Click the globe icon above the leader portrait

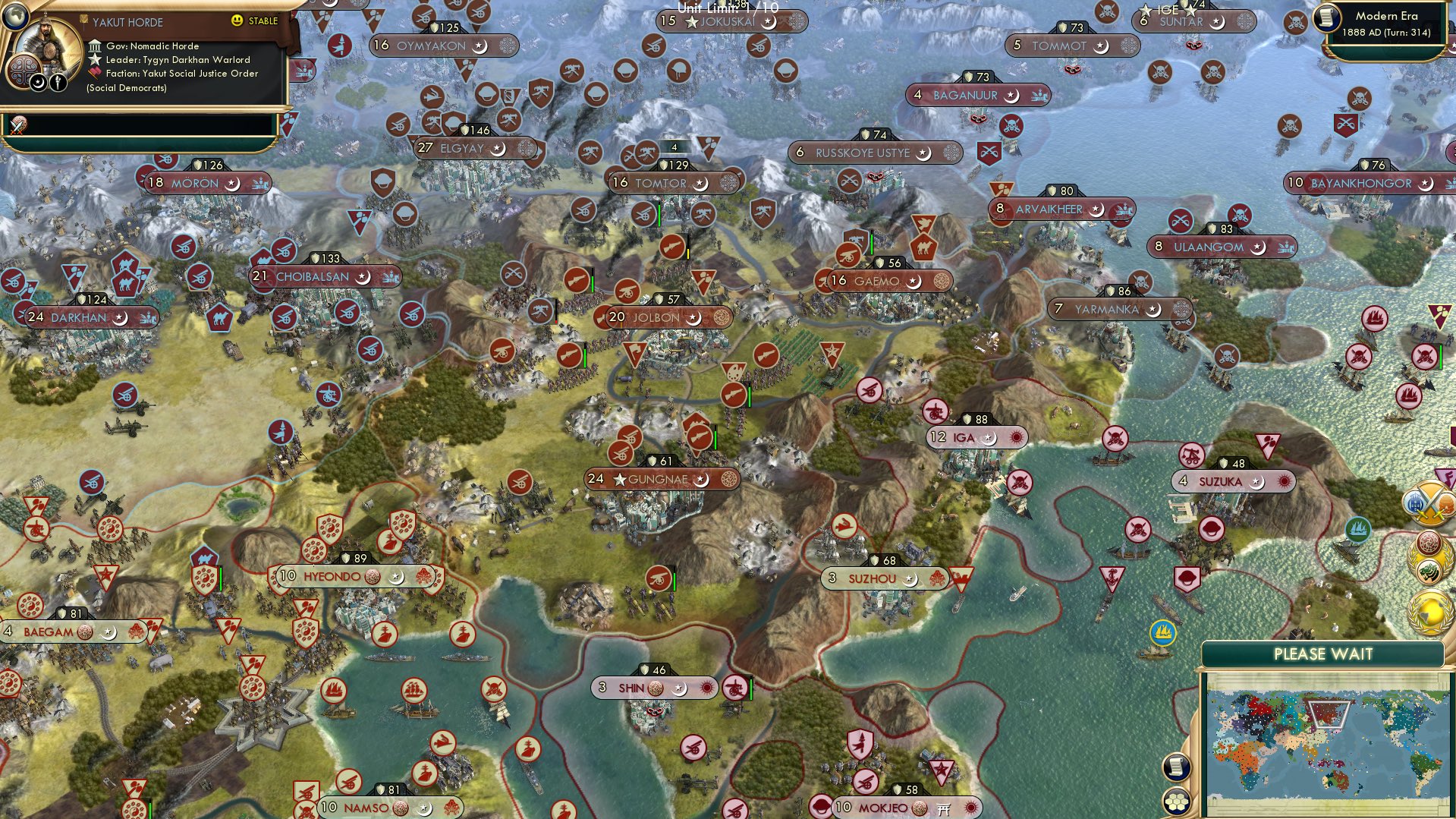[x=16, y=16]
